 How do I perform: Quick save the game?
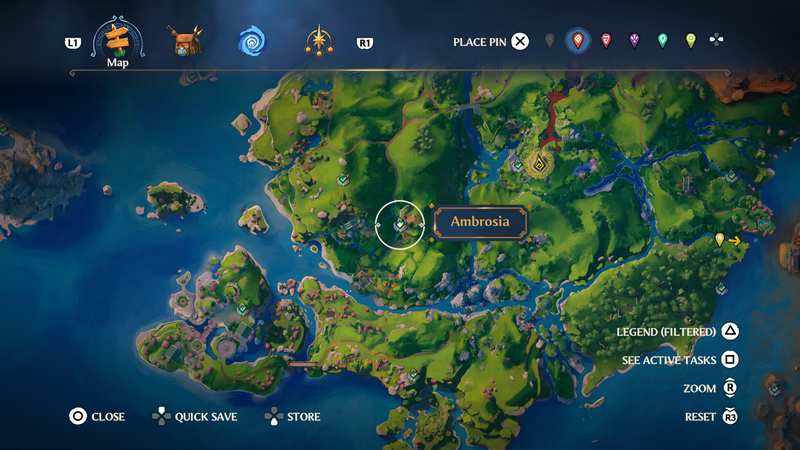point(160,416)
